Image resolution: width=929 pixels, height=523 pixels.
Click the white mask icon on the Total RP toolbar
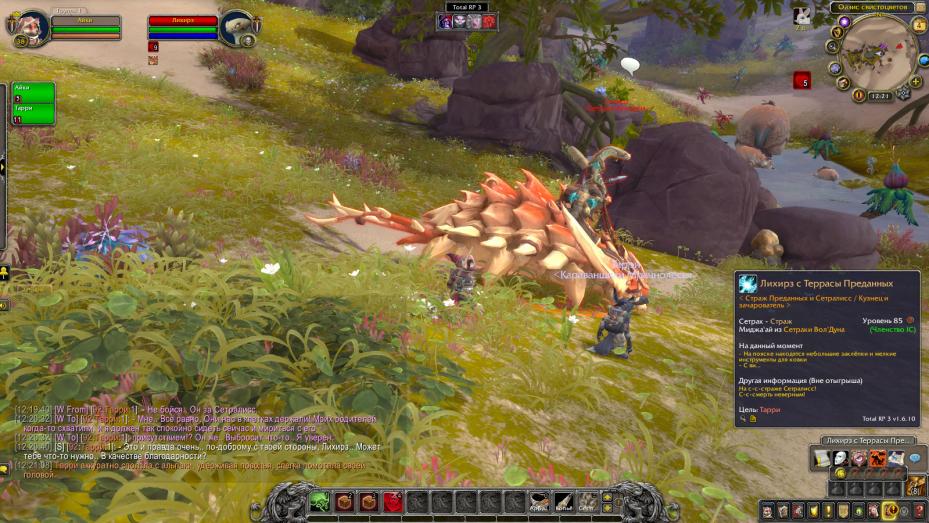point(840,458)
